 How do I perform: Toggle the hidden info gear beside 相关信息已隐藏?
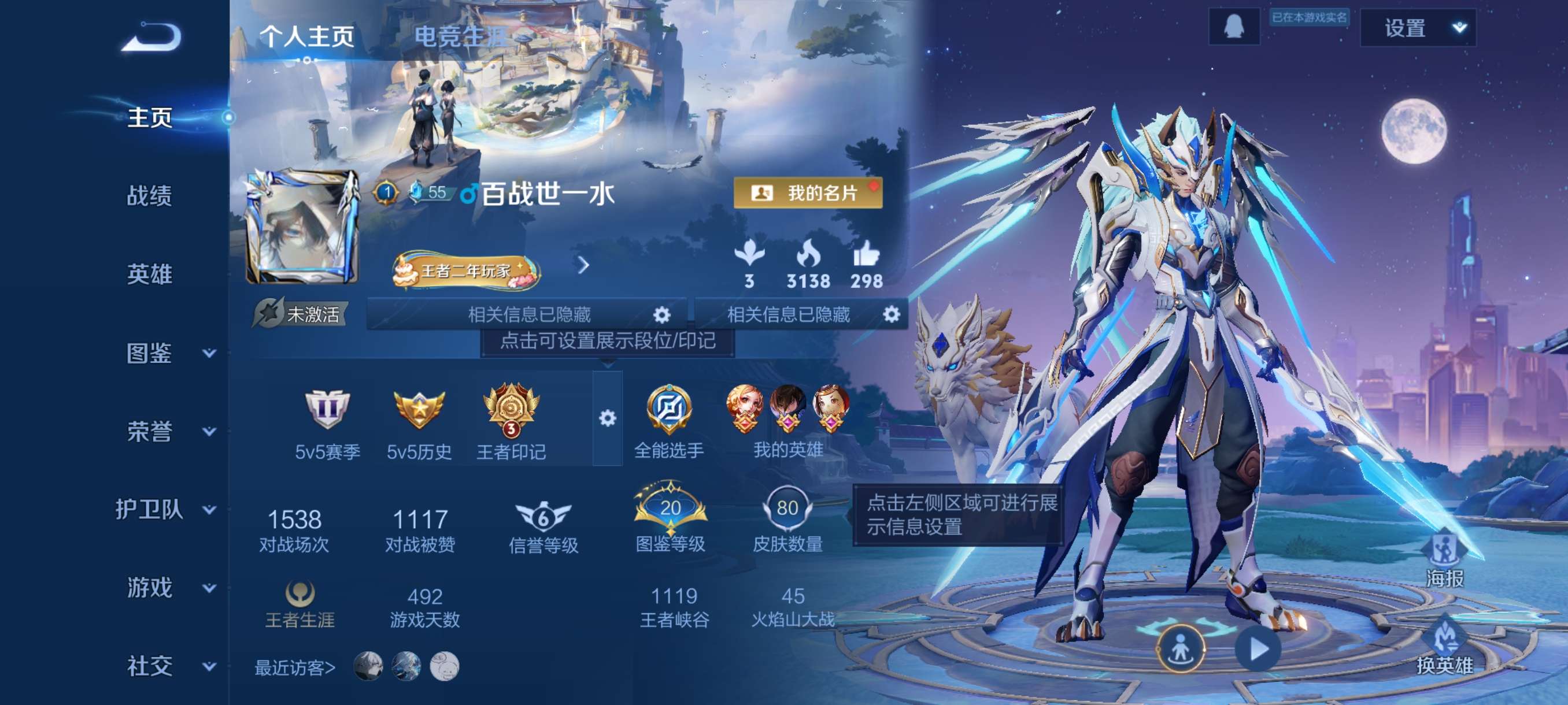(661, 315)
